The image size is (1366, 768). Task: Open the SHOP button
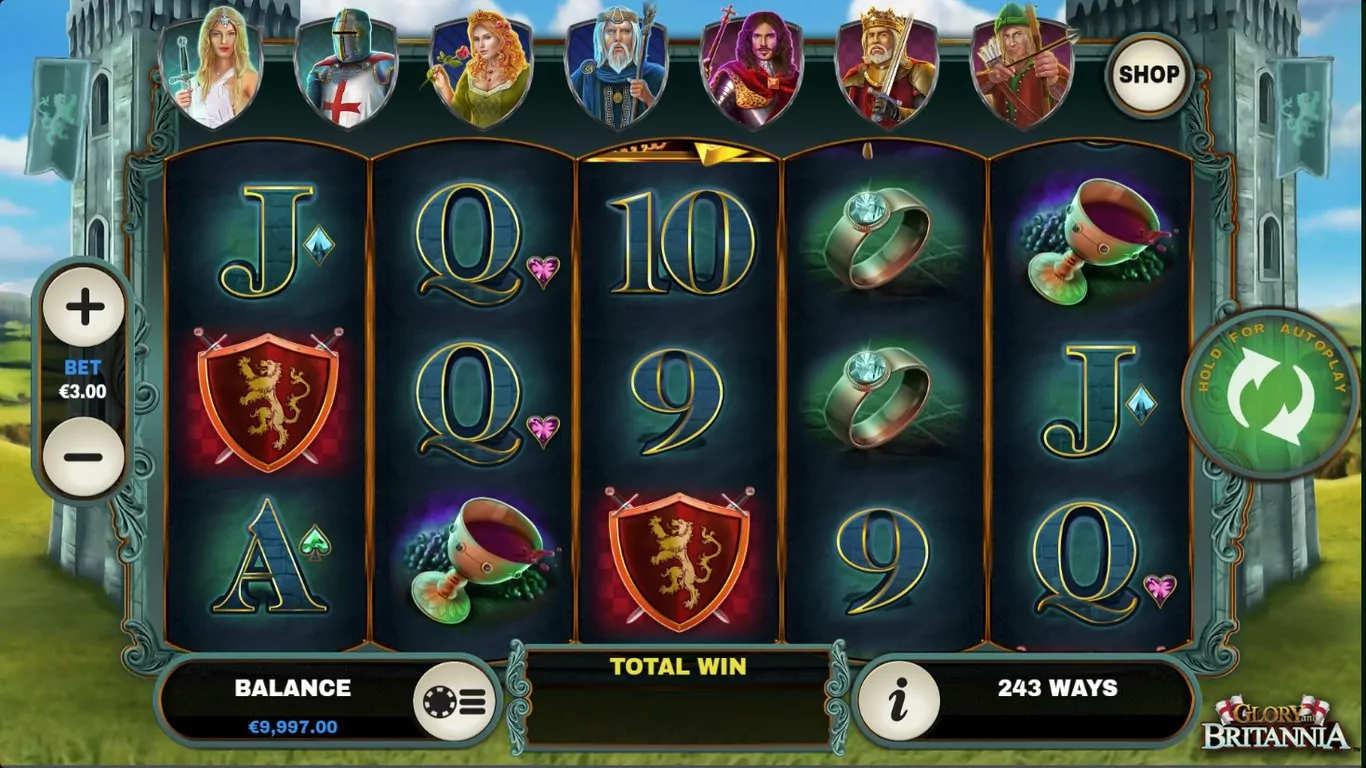pos(1149,75)
